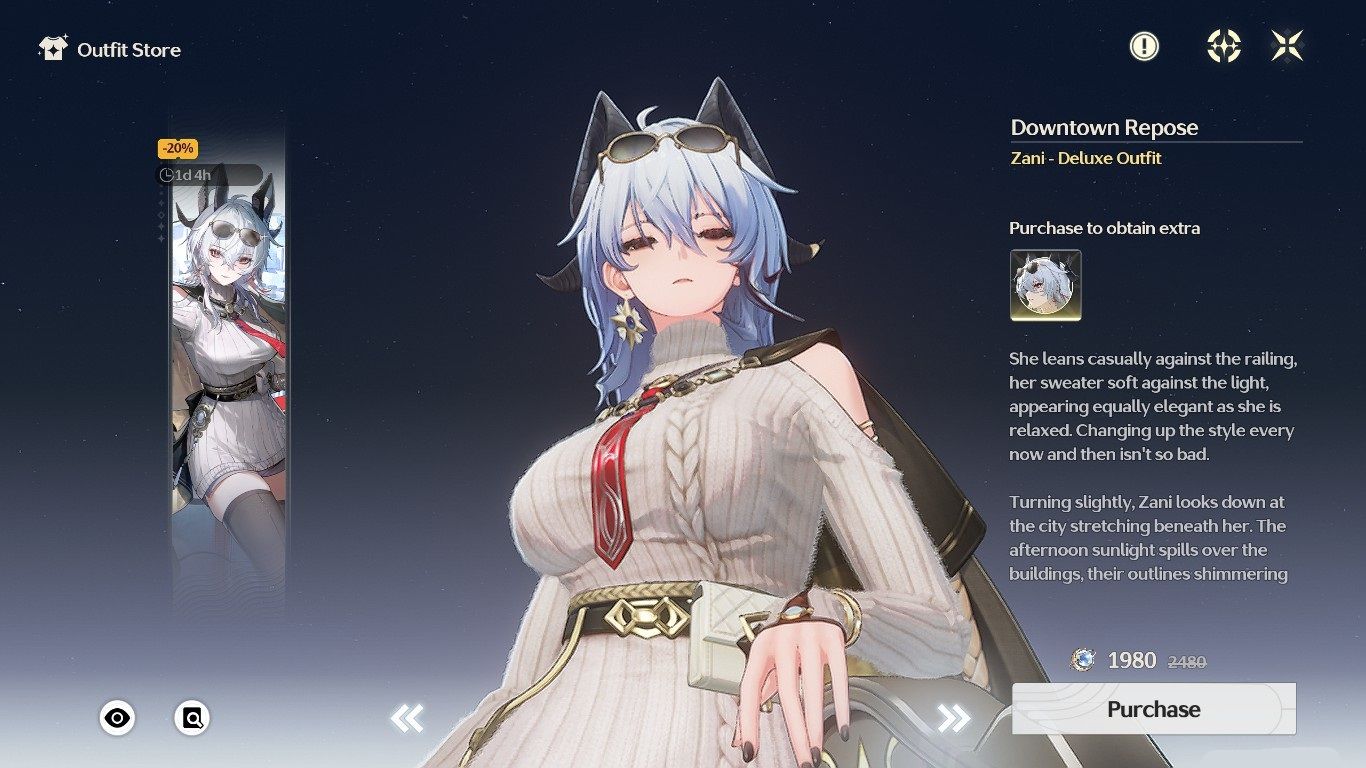Show the previous outfit with left arrows
Image resolution: width=1366 pixels, height=768 pixels.
(407, 717)
